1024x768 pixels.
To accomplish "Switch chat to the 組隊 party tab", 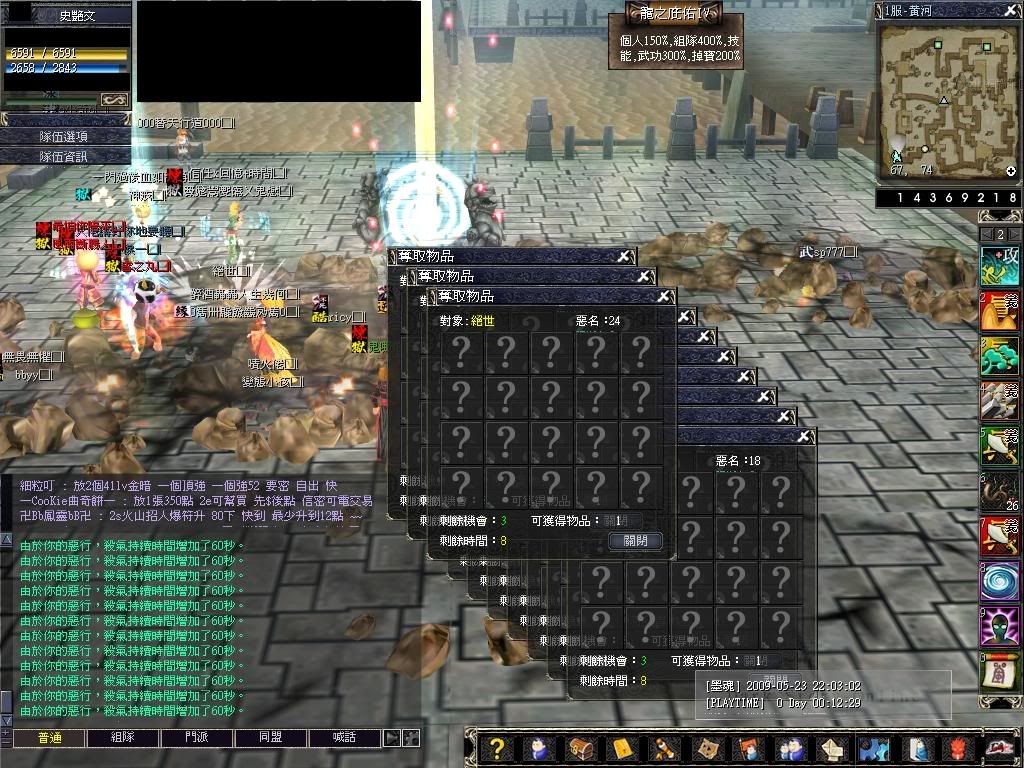I will (123, 737).
